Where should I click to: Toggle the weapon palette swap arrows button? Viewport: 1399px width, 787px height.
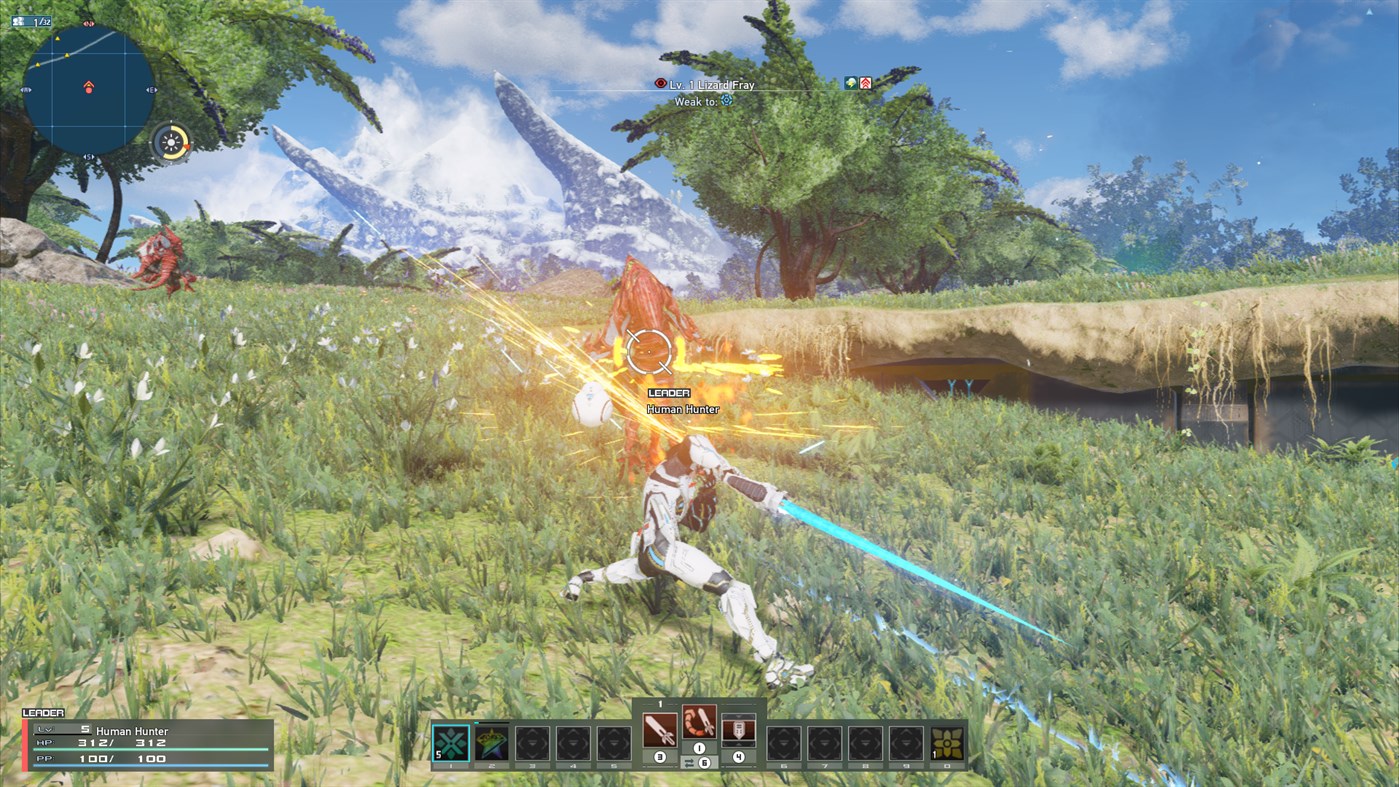pos(691,762)
